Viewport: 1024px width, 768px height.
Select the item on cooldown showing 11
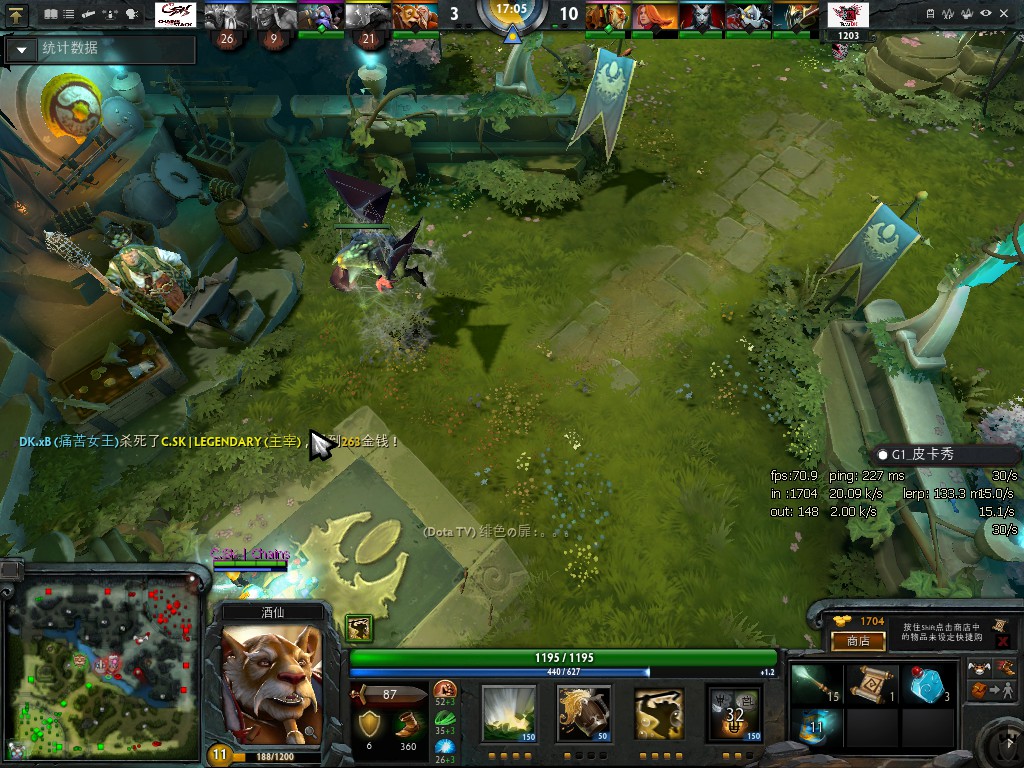pos(817,728)
